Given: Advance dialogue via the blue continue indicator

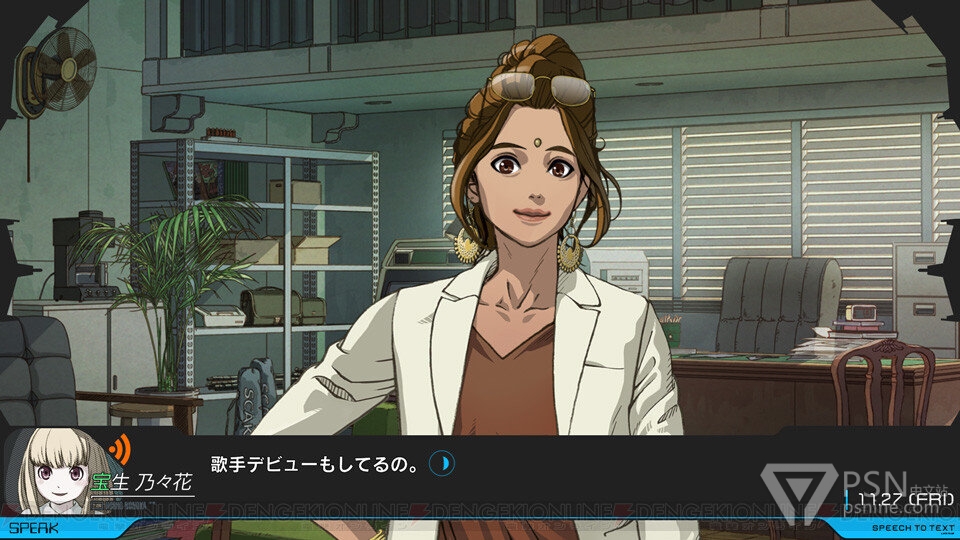Looking at the screenshot, I should click(x=442, y=463).
